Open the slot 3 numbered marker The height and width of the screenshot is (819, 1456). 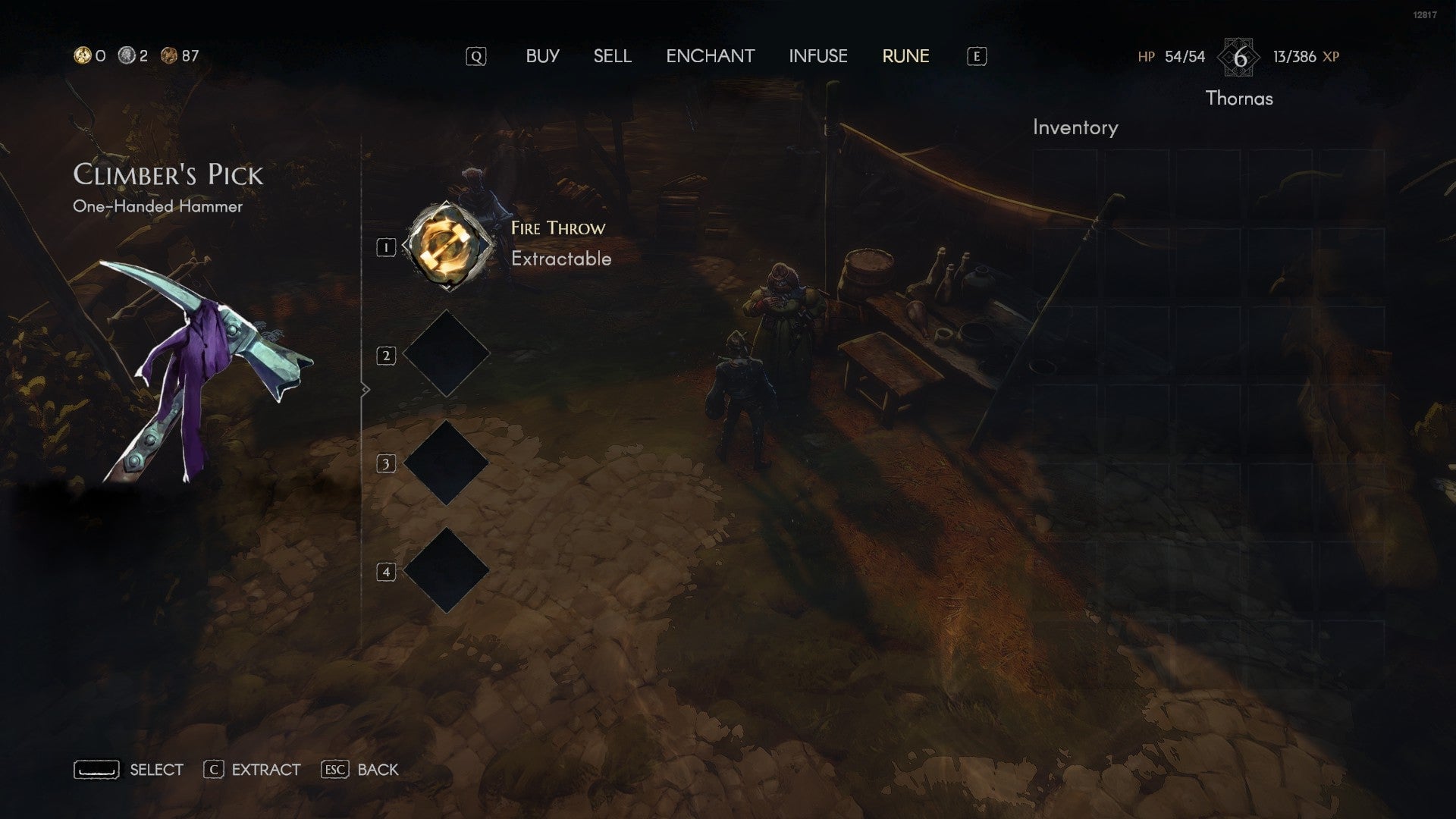tap(387, 464)
